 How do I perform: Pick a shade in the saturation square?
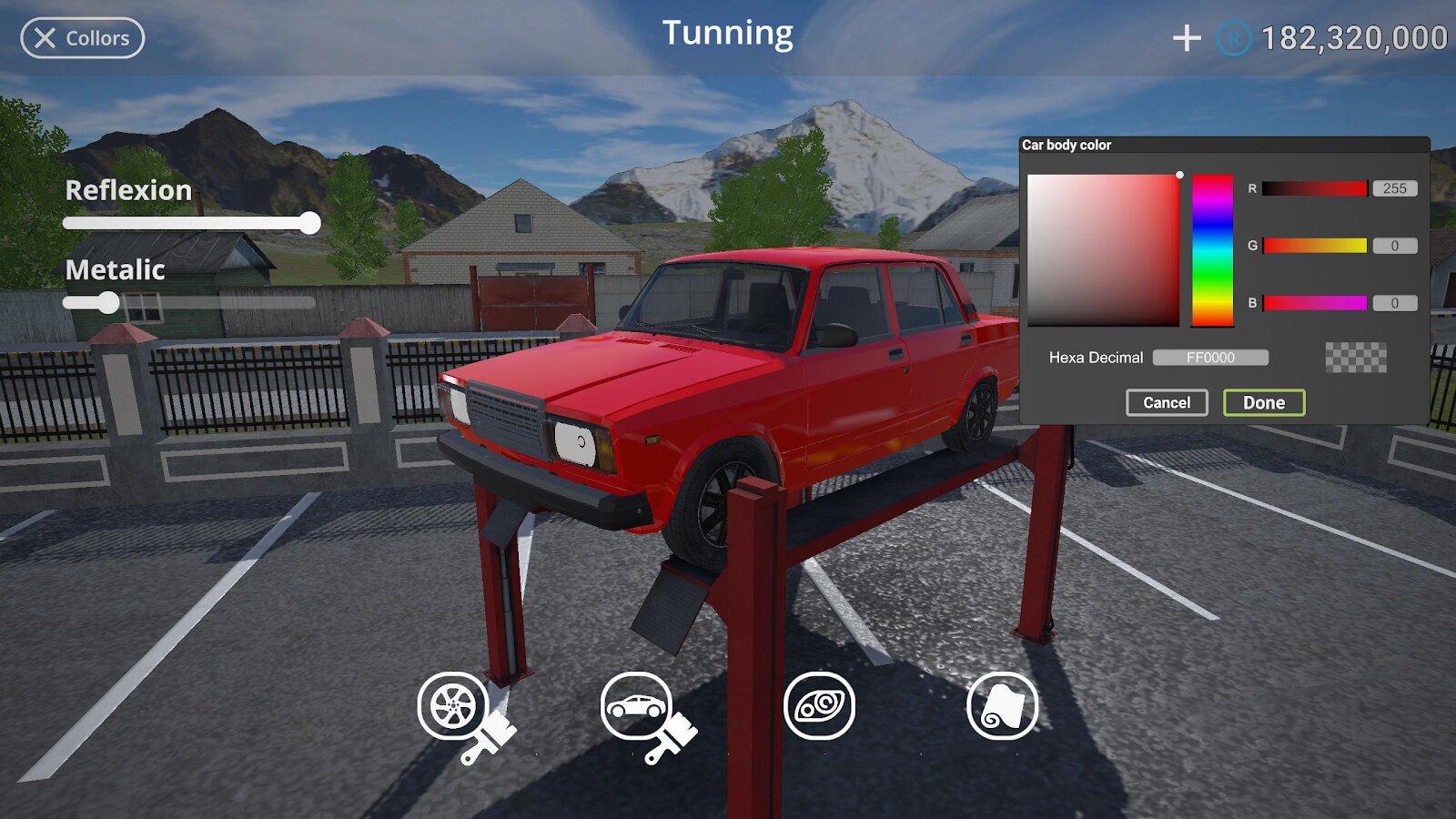[1103, 250]
